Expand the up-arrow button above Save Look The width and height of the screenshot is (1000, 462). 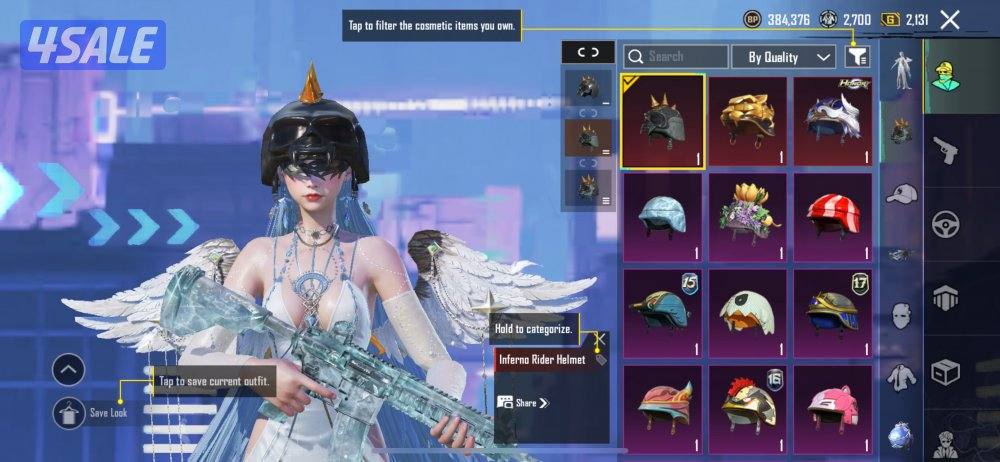pyautogui.click(x=69, y=371)
